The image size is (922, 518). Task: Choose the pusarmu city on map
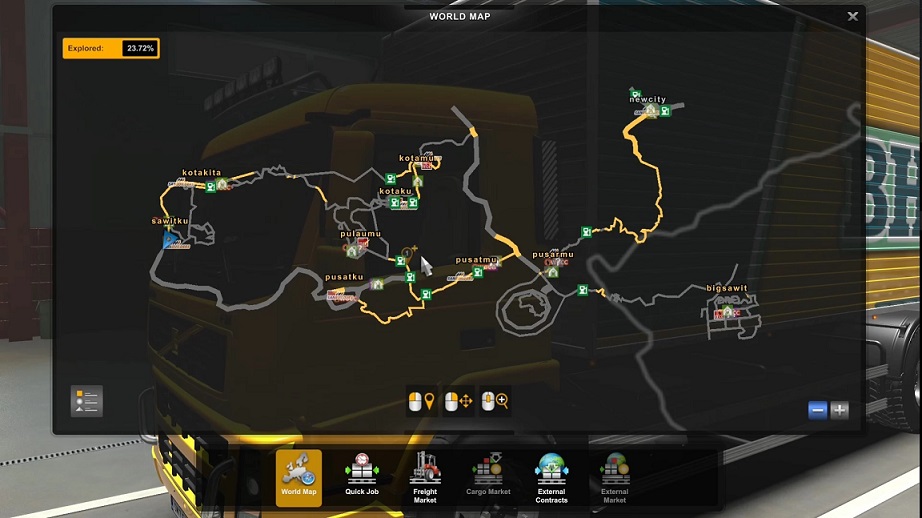pyautogui.click(x=553, y=255)
